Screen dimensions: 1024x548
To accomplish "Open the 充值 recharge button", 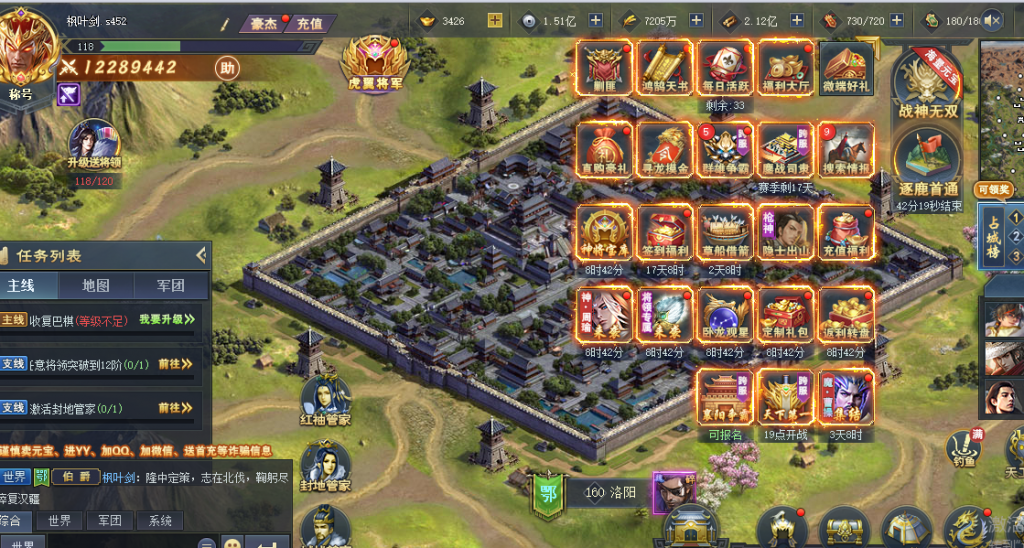I will 309,23.
